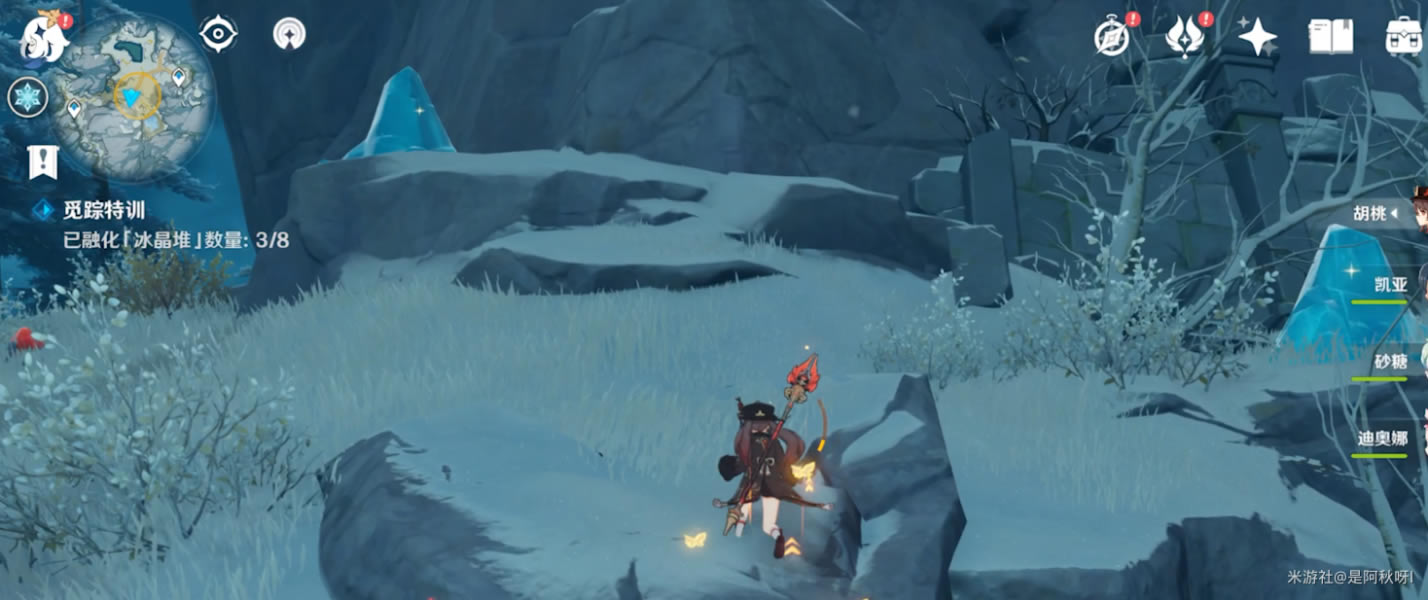Screen dimensions: 1428x600
Task: Open the Adventurer Handbook book icon
Action: click(1331, 38)
